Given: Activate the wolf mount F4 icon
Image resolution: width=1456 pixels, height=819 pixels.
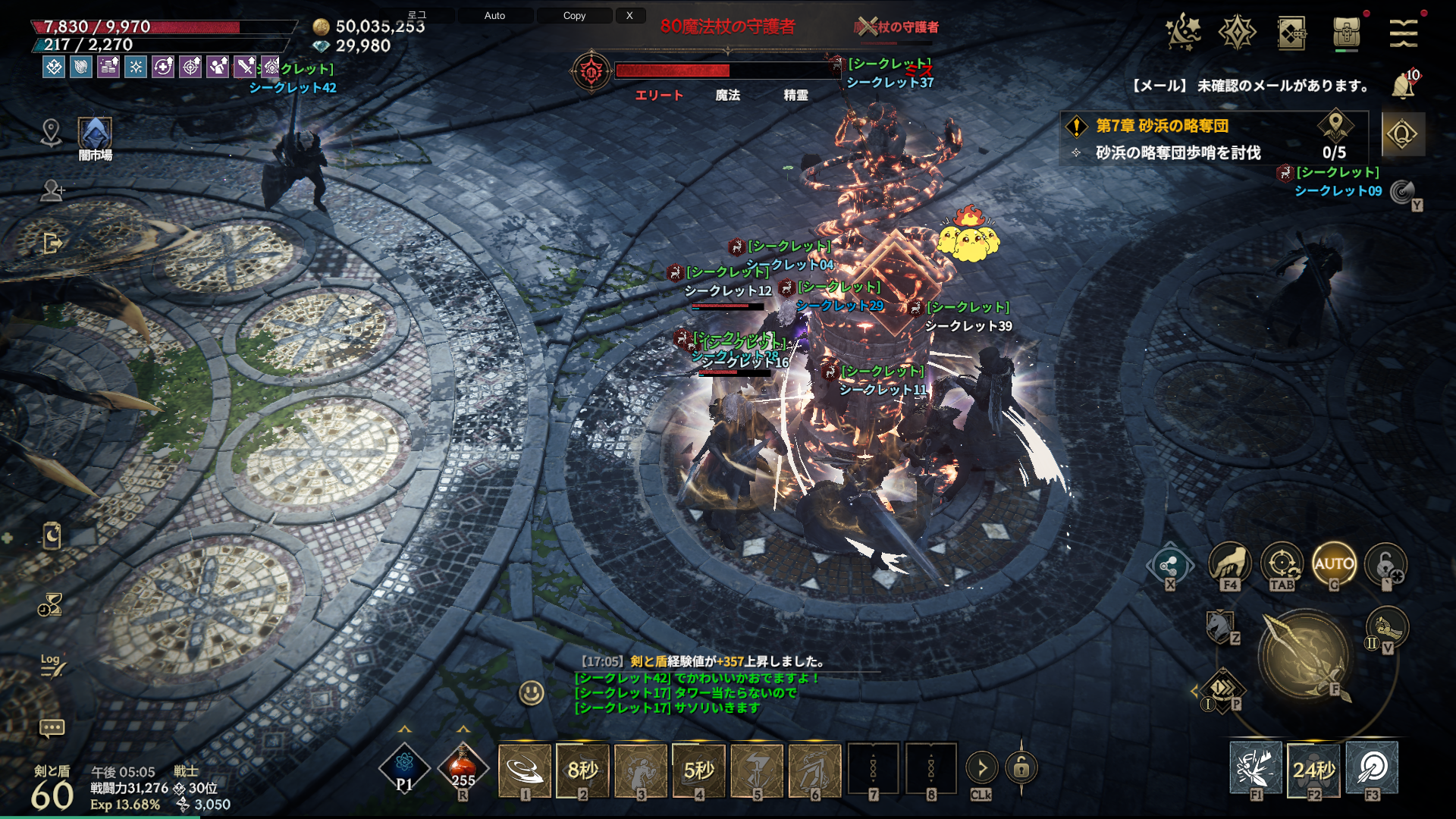Looking at the screenshot, I should tap(1229, 563).
